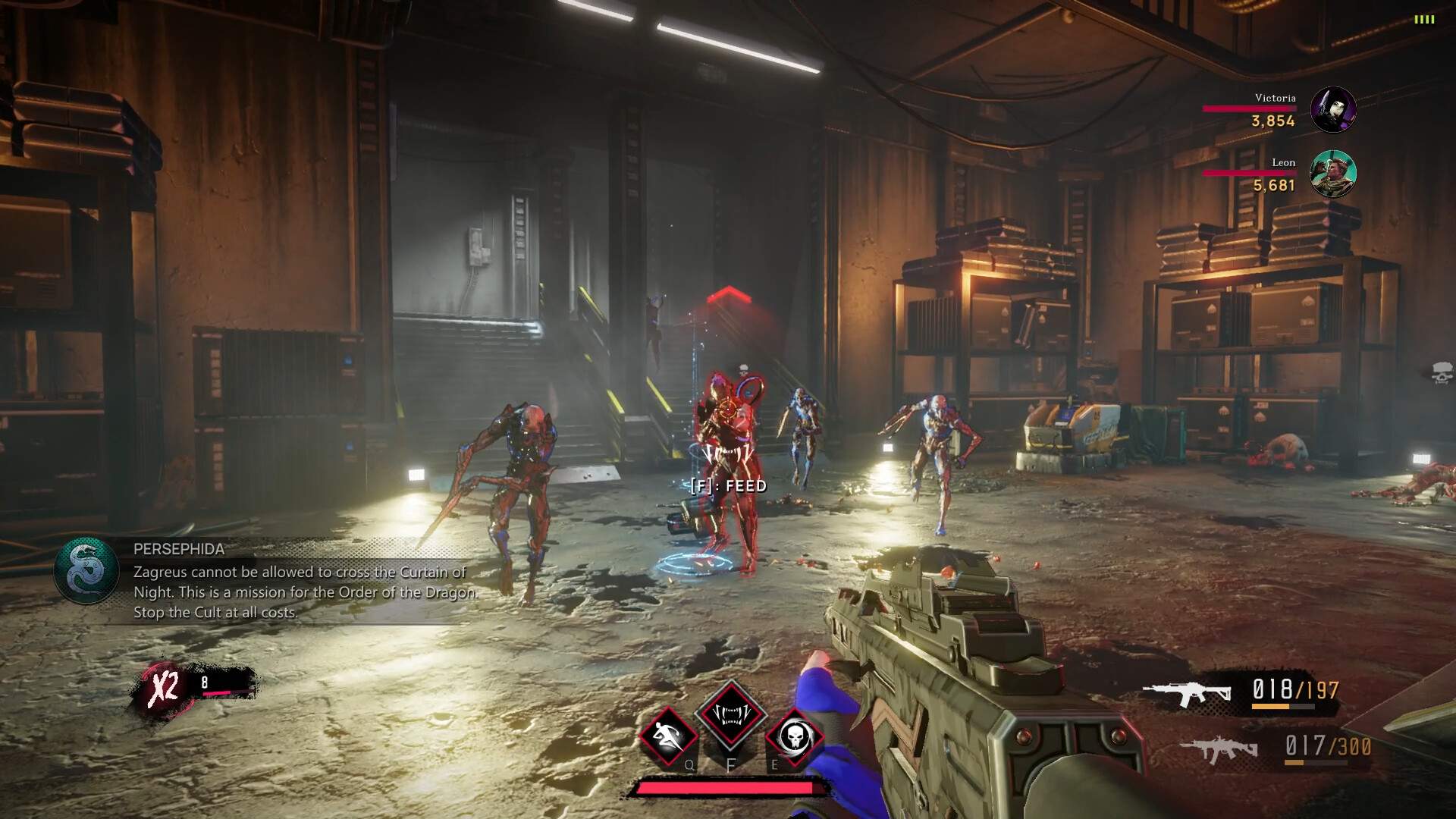Click Leon's teammate portrait

point(1333,174)
